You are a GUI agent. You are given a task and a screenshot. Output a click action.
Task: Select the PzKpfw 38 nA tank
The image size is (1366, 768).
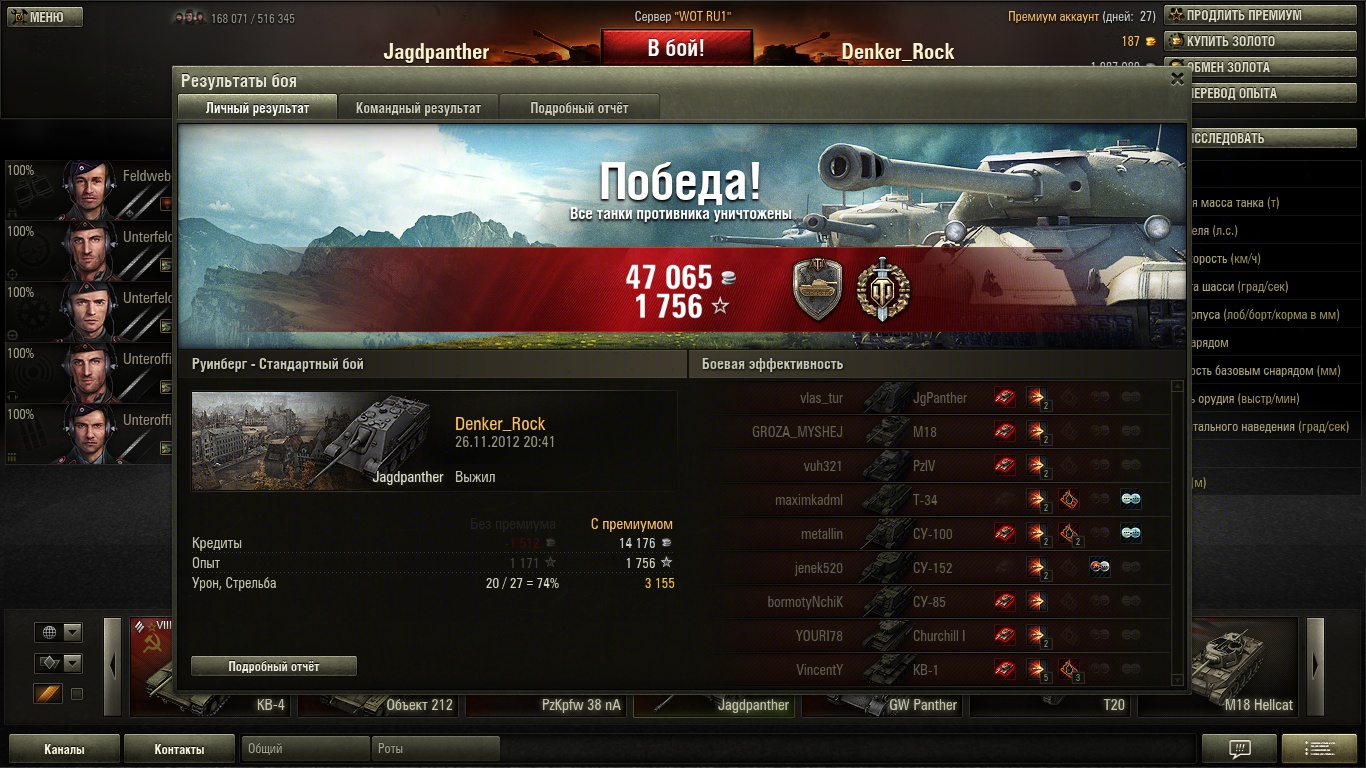[549, 704]
